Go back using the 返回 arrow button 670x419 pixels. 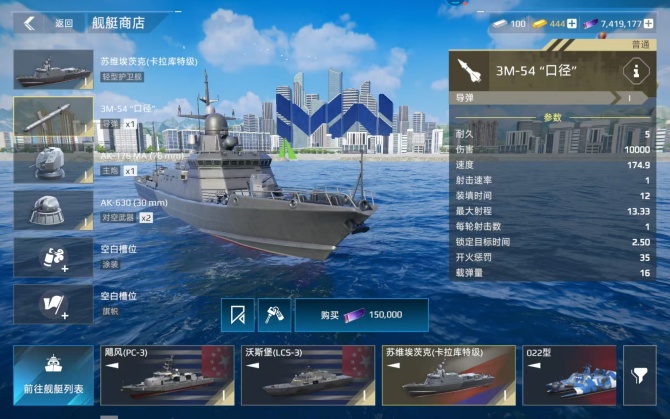coord(30,23)
